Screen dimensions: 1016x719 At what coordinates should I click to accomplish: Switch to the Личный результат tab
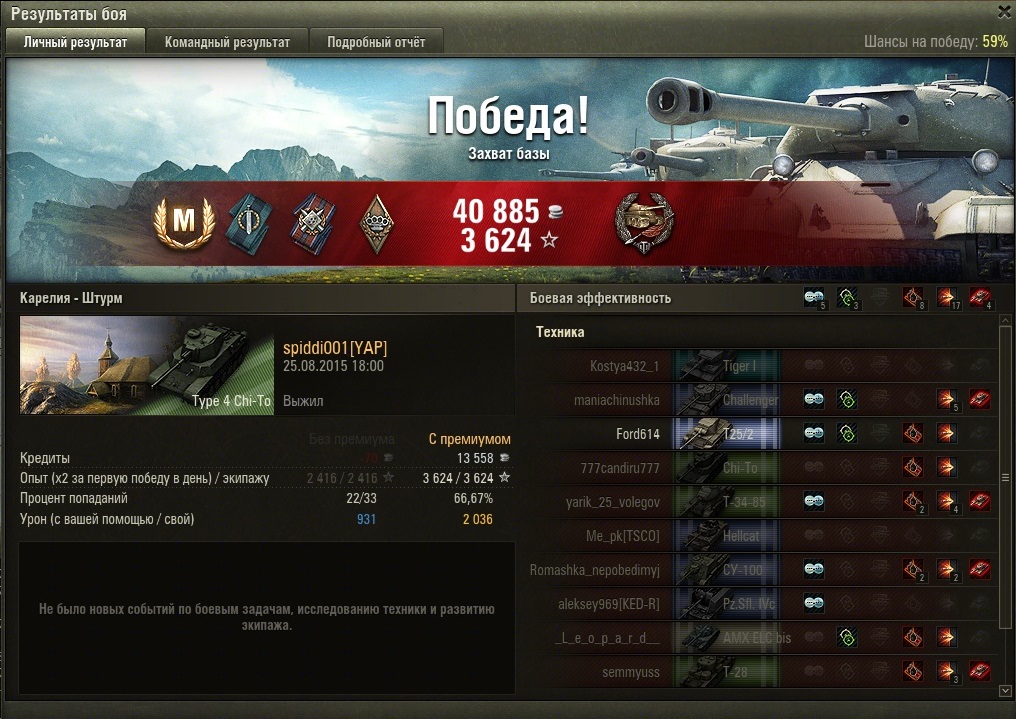(x=76, y=42)
